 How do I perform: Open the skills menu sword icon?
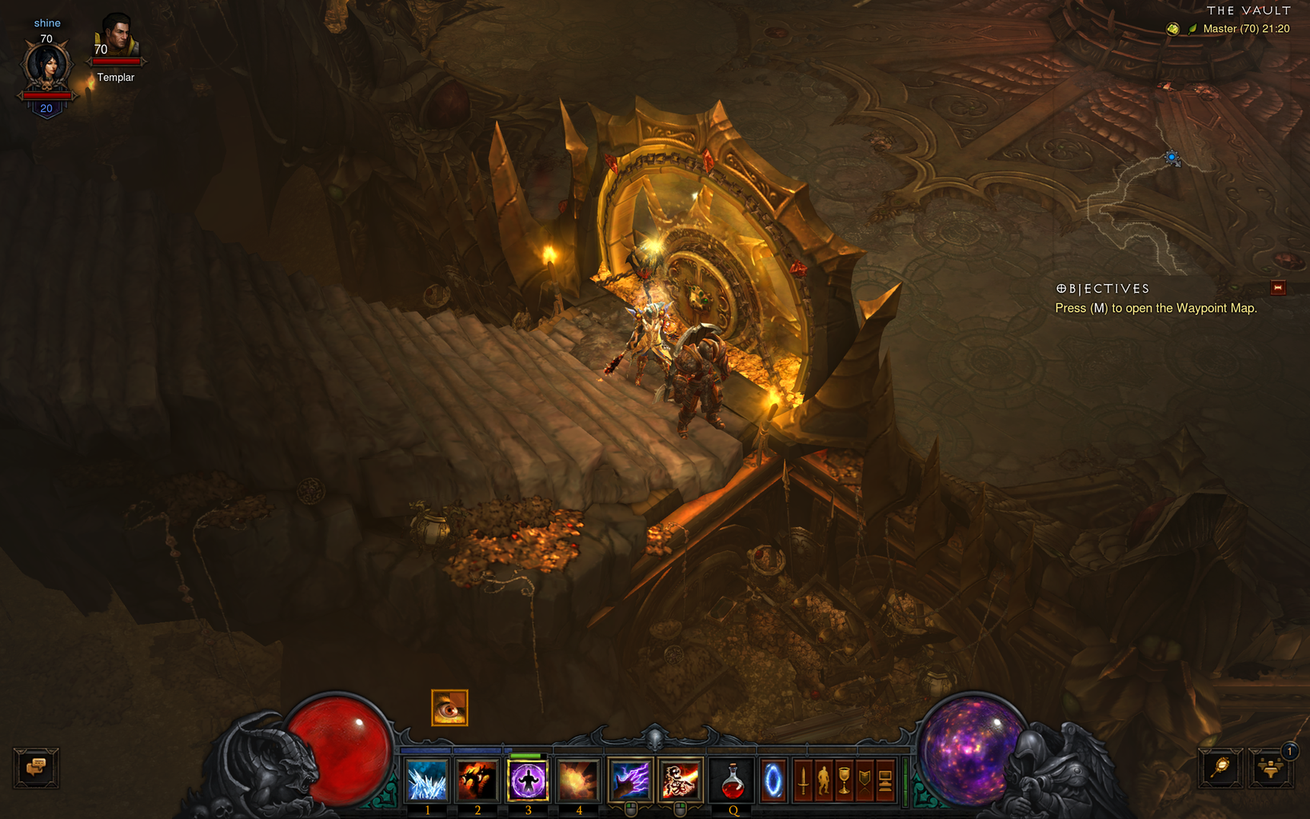803,780
